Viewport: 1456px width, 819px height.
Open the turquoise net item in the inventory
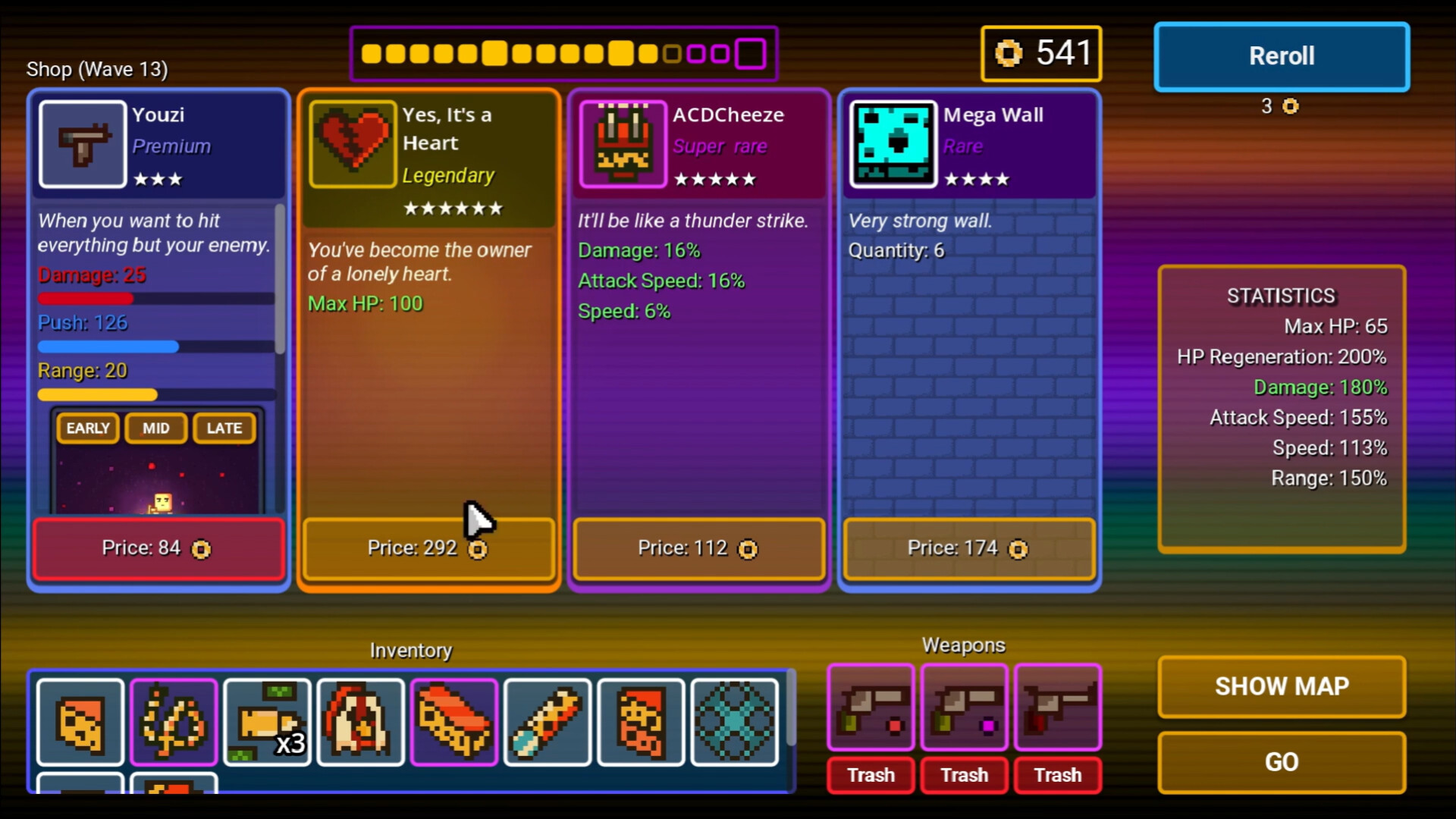click(733, 722)
